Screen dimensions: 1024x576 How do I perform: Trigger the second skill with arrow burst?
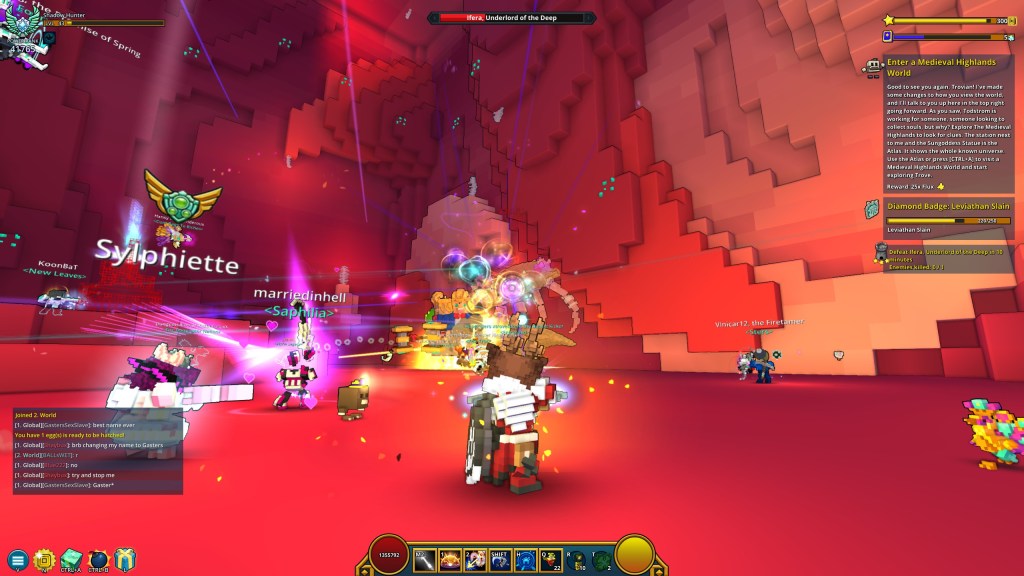coord(475,557)
